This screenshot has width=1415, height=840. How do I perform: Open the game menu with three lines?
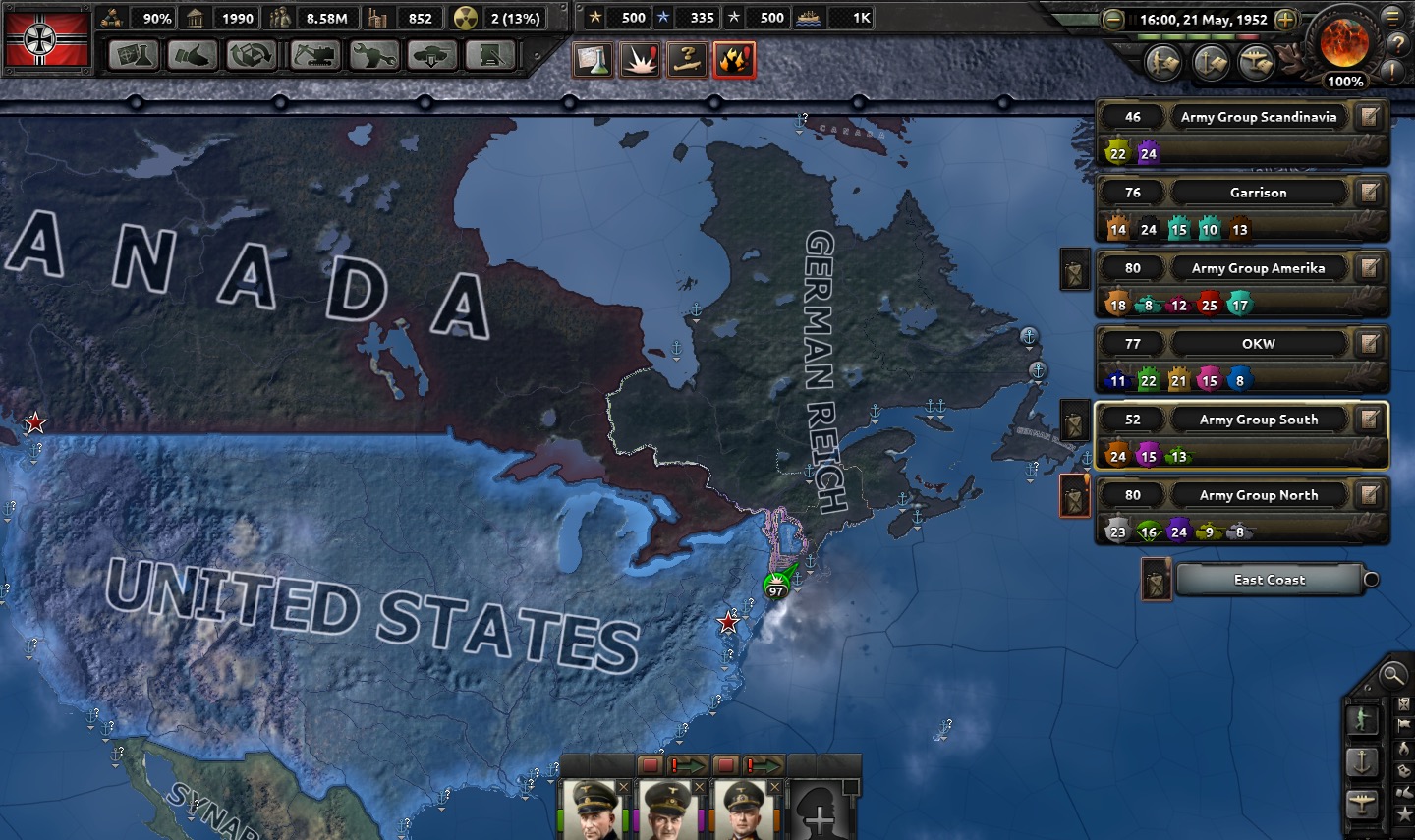(1392, 17)
